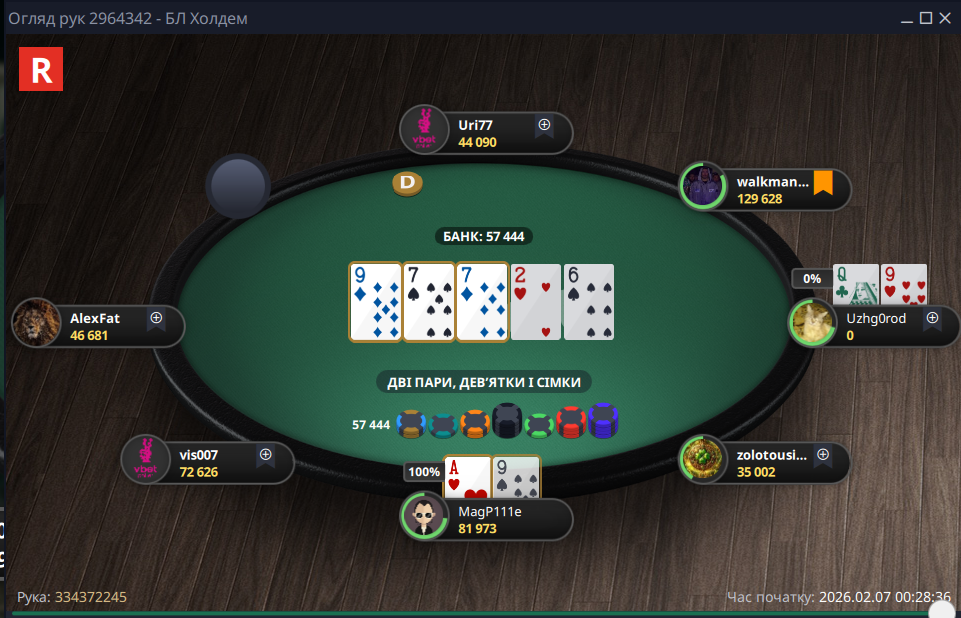961x618 pixels.
Task: Add a note tag for vis007
Action: click(266, 454)
